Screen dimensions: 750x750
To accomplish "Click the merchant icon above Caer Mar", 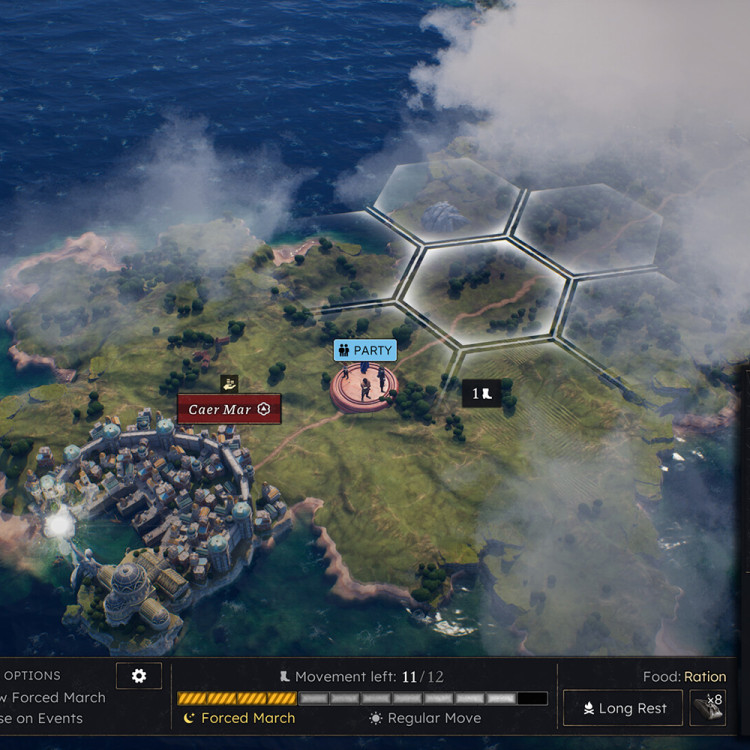I will pos(229,383).
